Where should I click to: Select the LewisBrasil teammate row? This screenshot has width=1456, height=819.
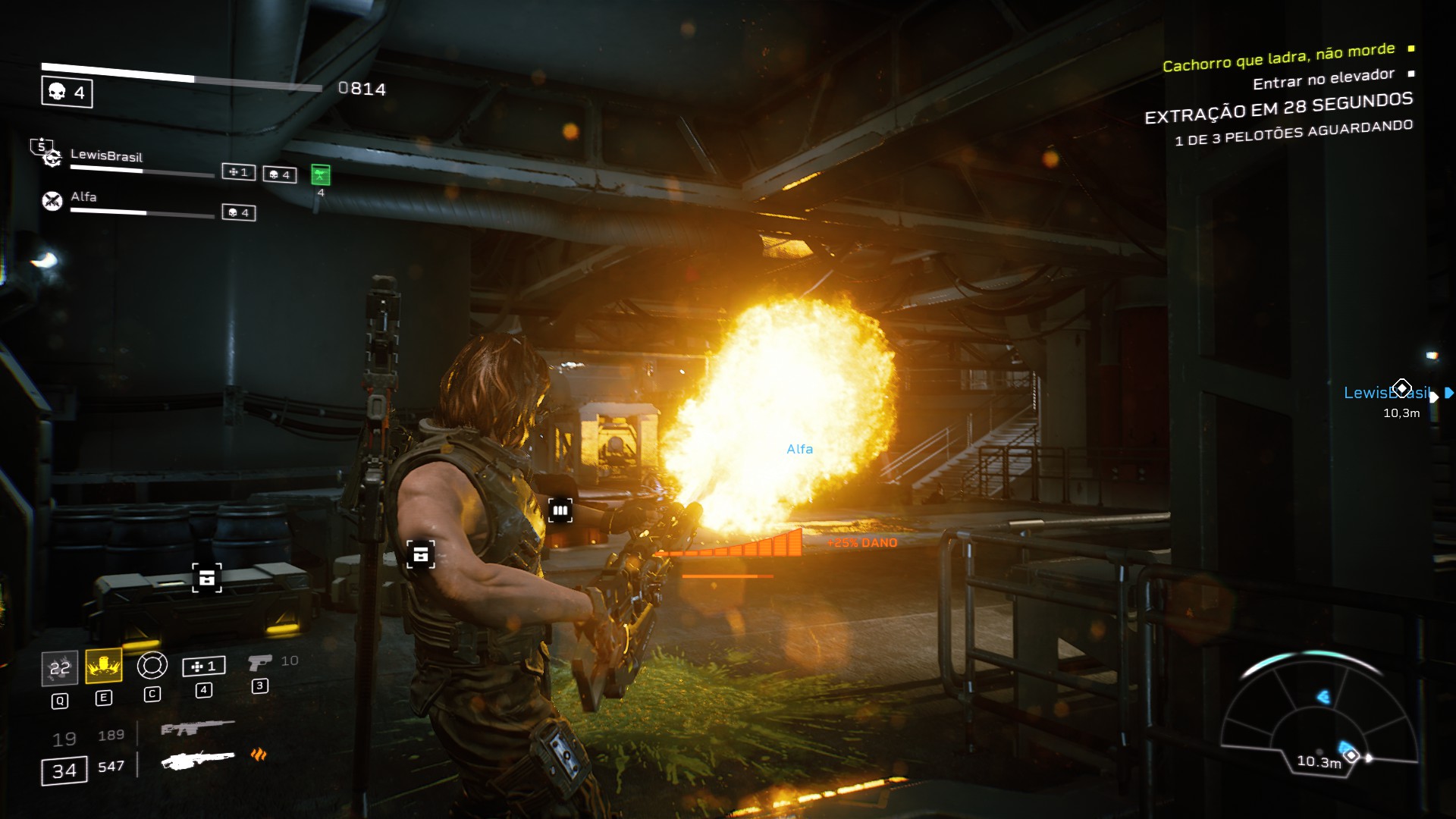point(106,156)
